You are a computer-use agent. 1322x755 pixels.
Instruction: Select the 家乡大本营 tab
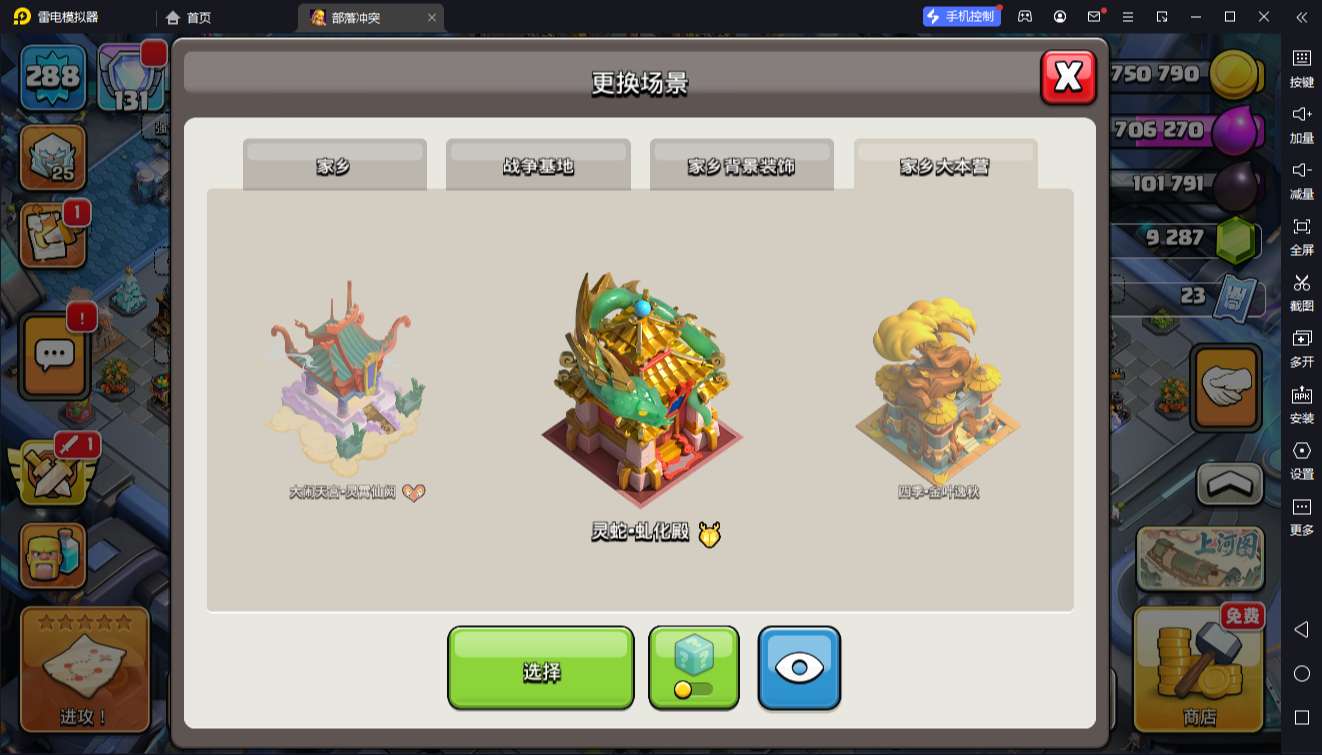[x=945, y=165]
